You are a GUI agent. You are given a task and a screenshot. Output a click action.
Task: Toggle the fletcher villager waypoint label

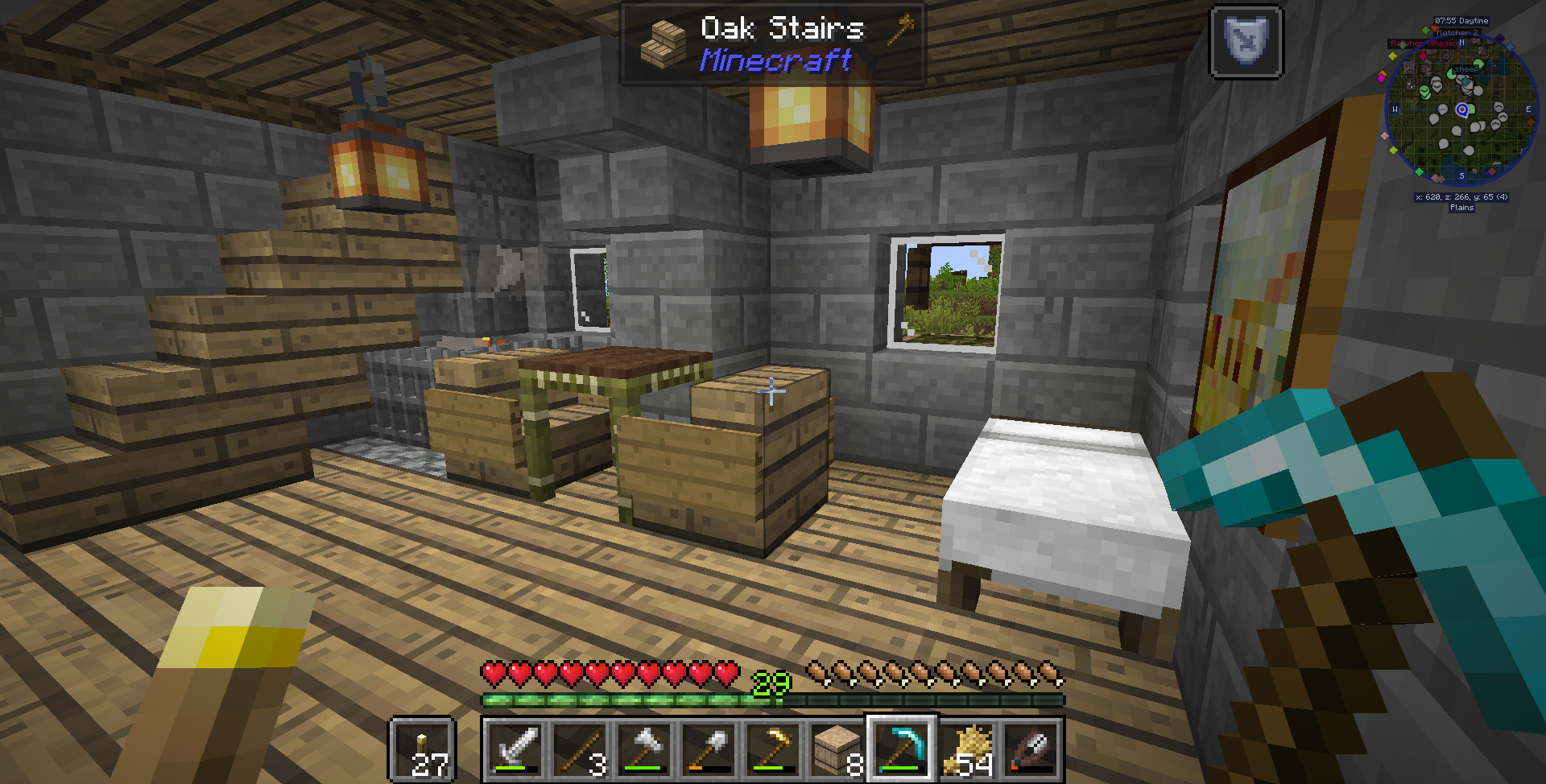tap(1423, 43)
